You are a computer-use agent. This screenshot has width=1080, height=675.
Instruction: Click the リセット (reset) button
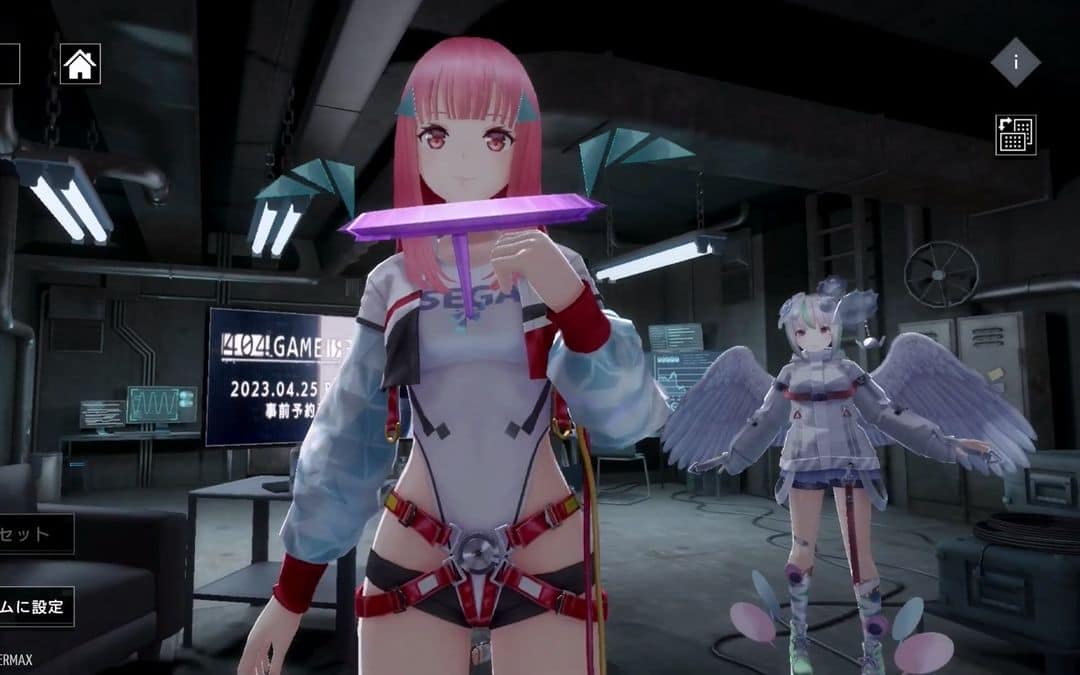click(35, 534)
